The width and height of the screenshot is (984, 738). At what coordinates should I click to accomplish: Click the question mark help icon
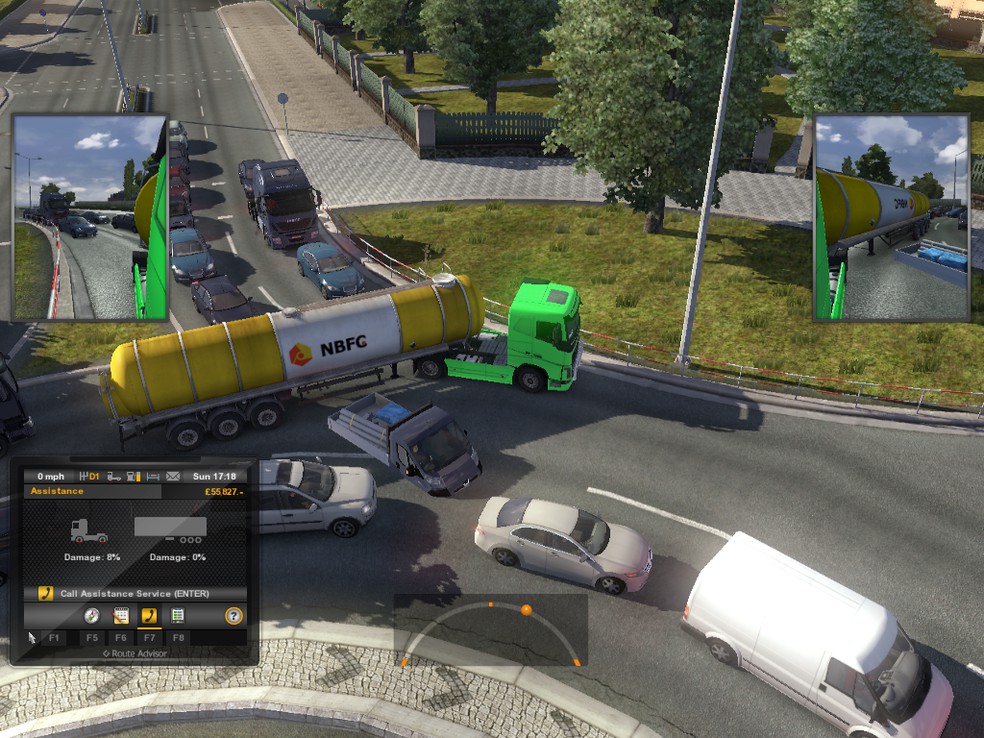coord(234,616)
